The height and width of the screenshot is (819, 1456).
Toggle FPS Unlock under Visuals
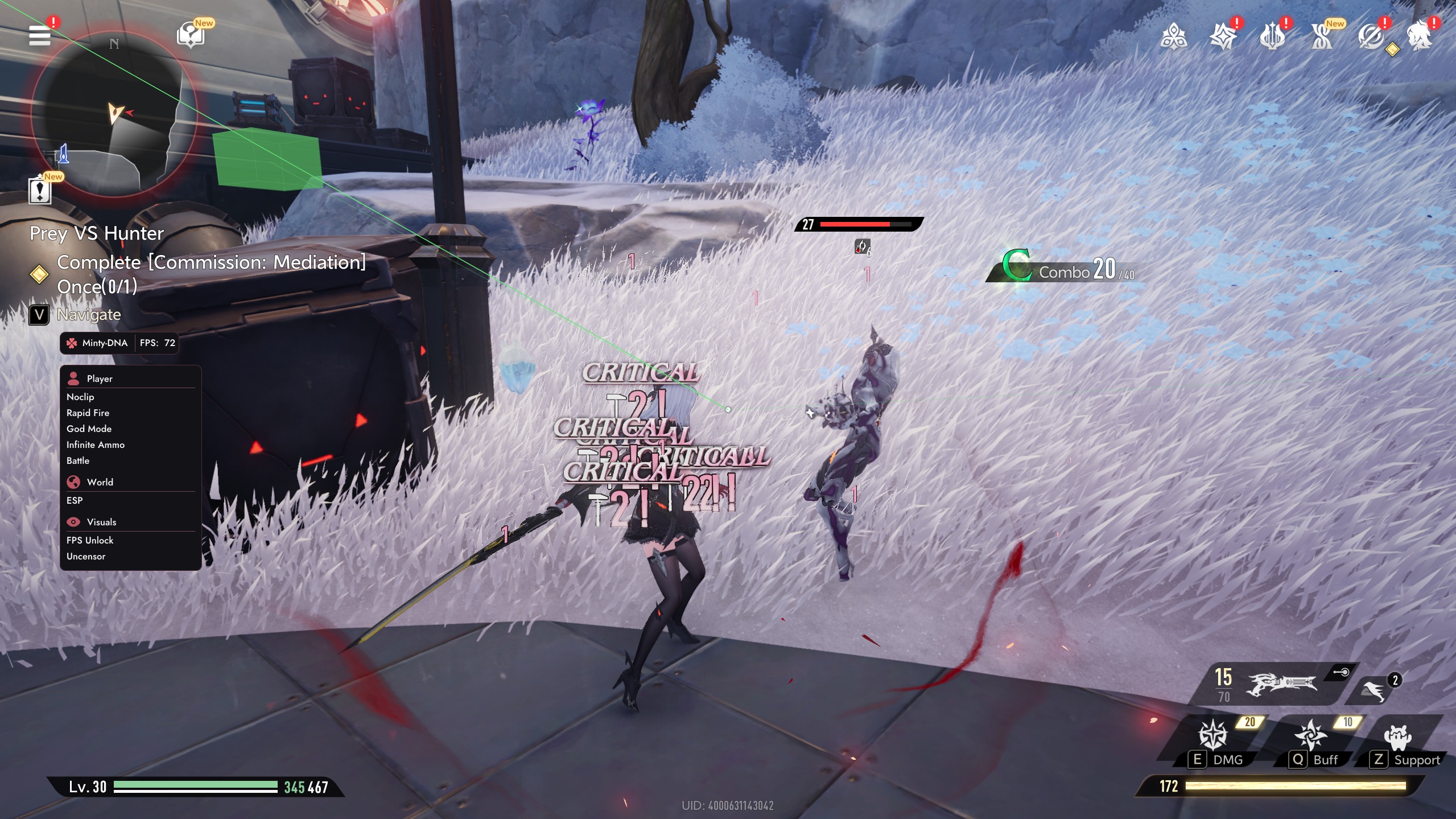click(90, 540)
